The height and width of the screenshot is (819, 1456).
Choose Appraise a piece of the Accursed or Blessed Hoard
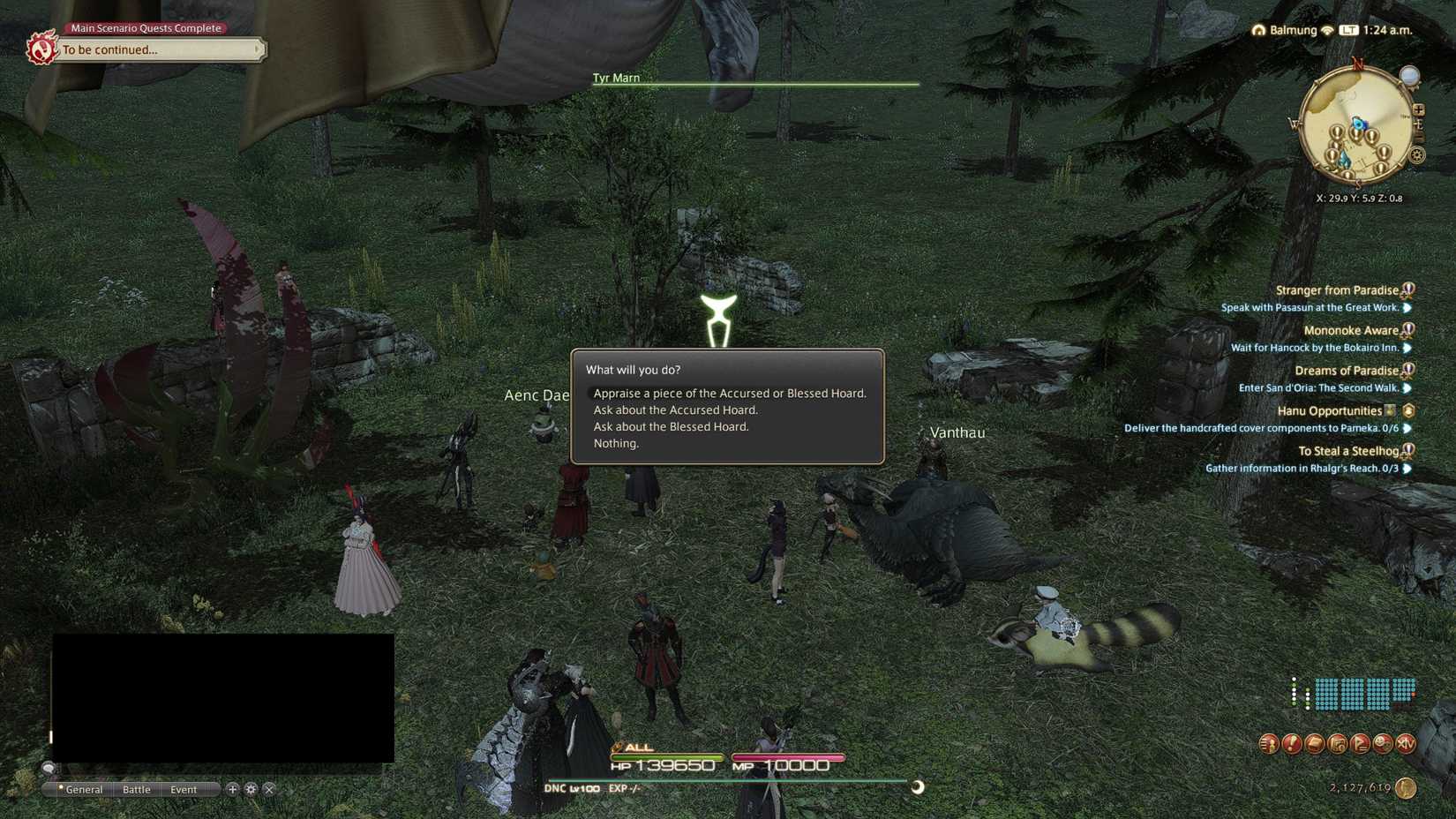point(729,393)
